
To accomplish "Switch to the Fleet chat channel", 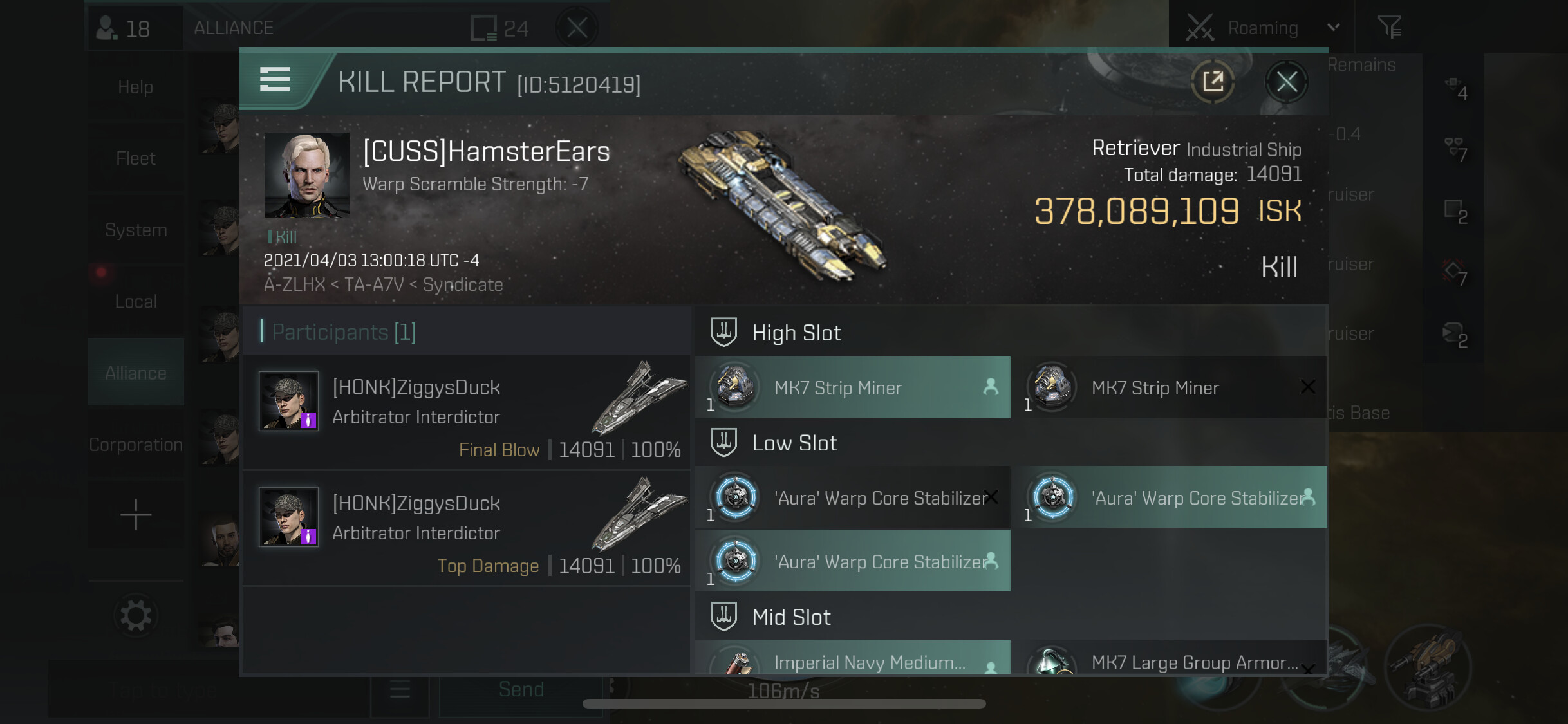I will click(135, 158).
